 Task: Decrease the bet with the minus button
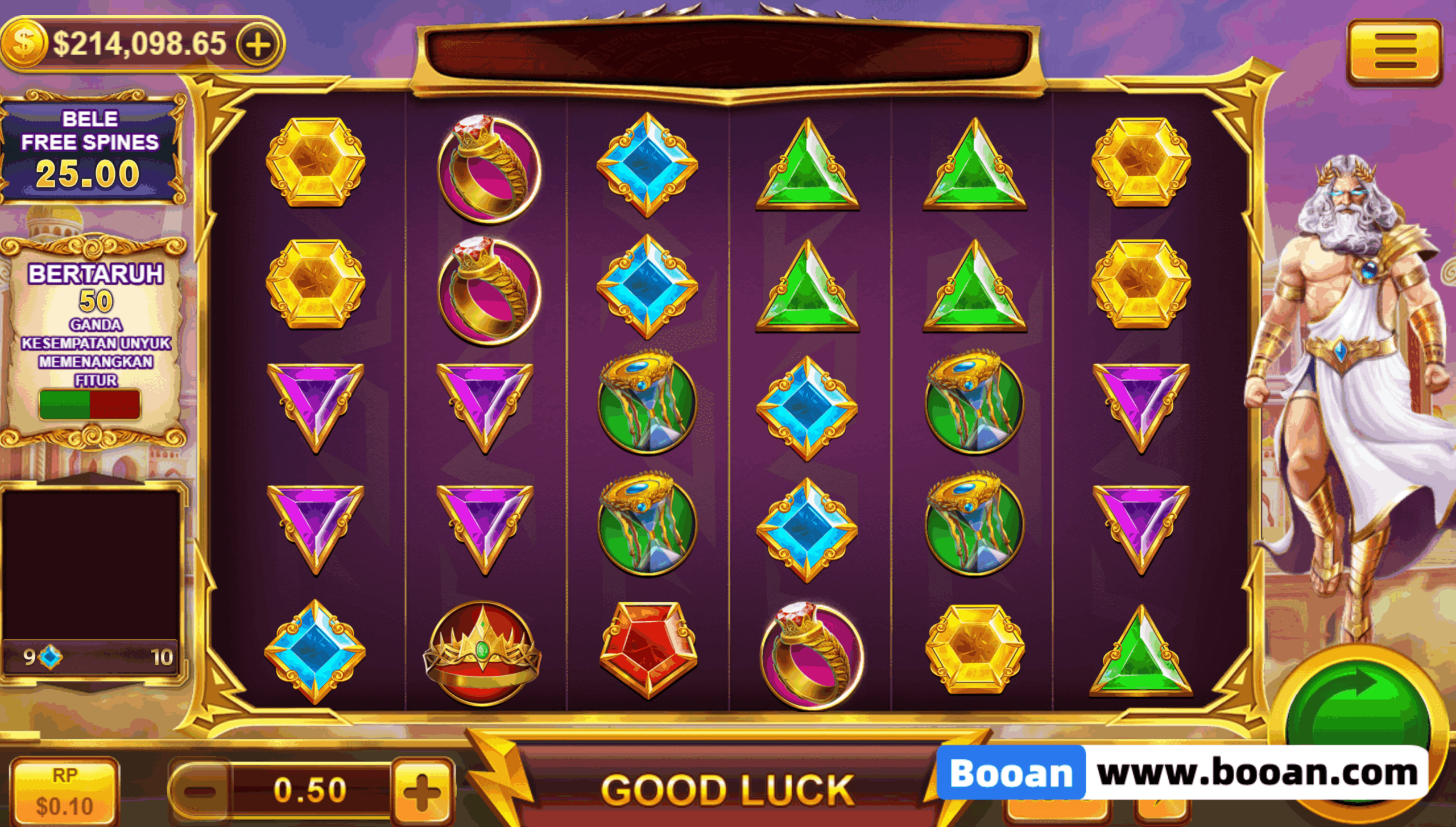point(200,791)
